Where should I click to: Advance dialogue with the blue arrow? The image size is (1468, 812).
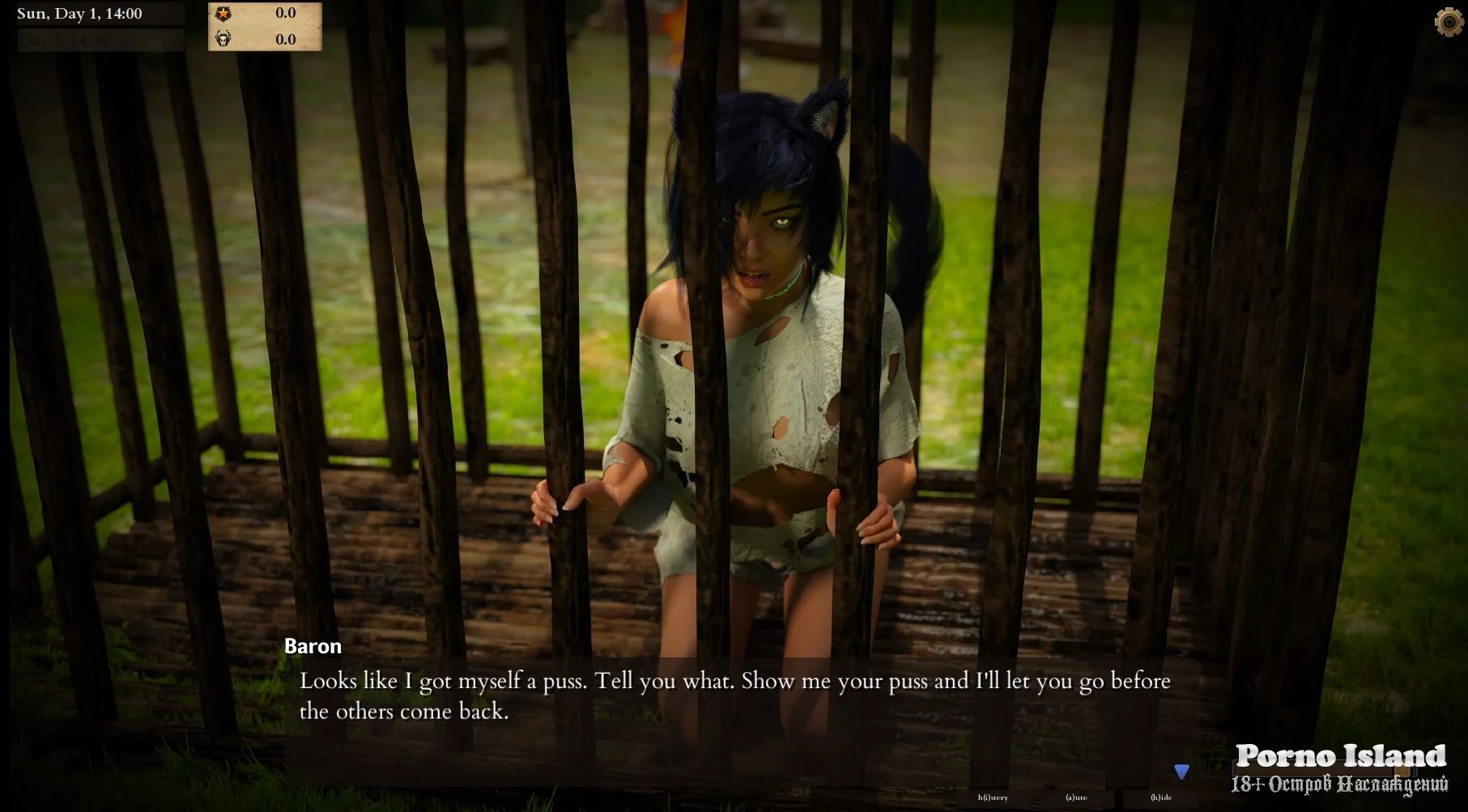click(1181, 772)
